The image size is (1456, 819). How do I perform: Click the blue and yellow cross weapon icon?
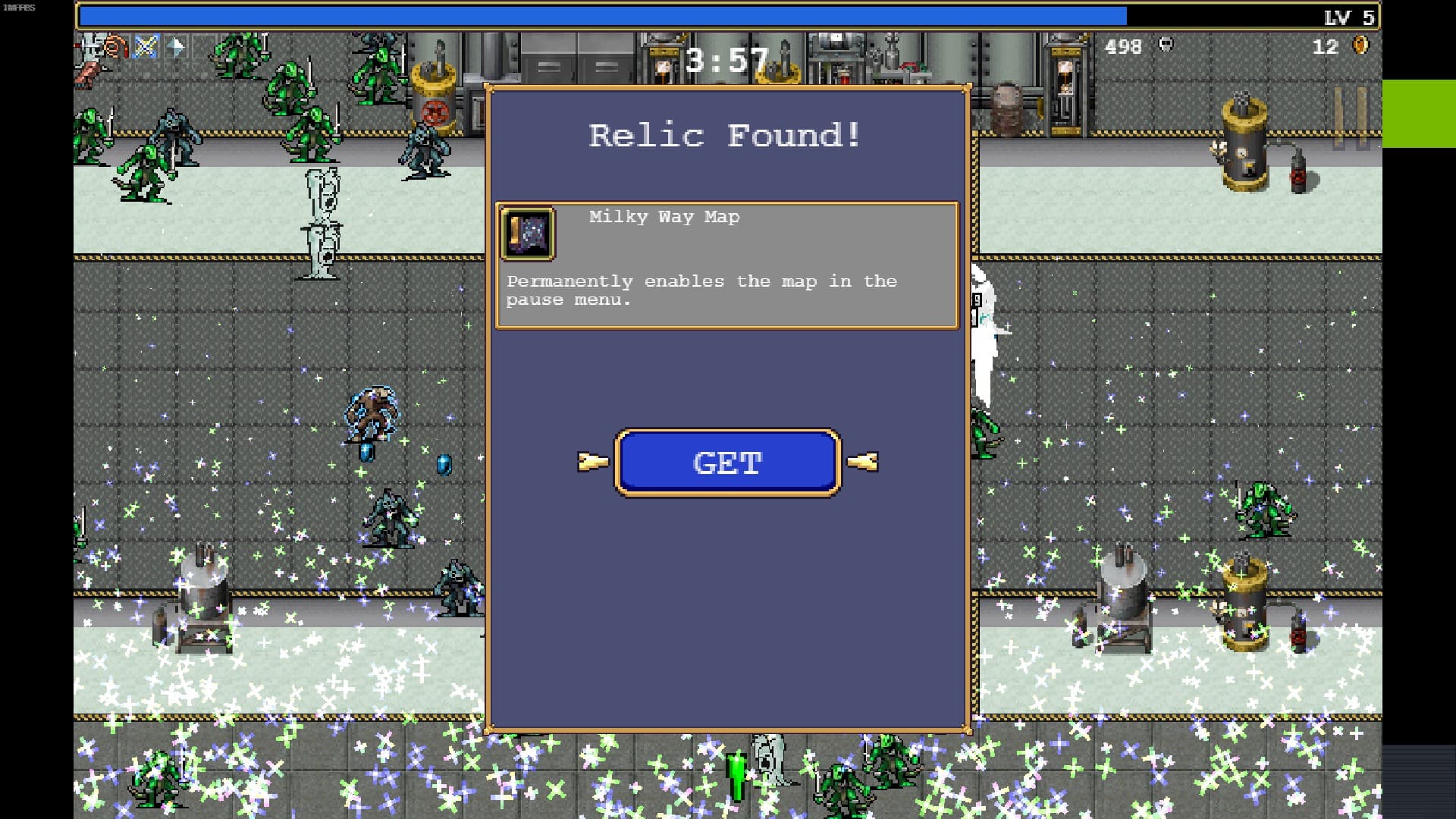click(x=145, y=47)
